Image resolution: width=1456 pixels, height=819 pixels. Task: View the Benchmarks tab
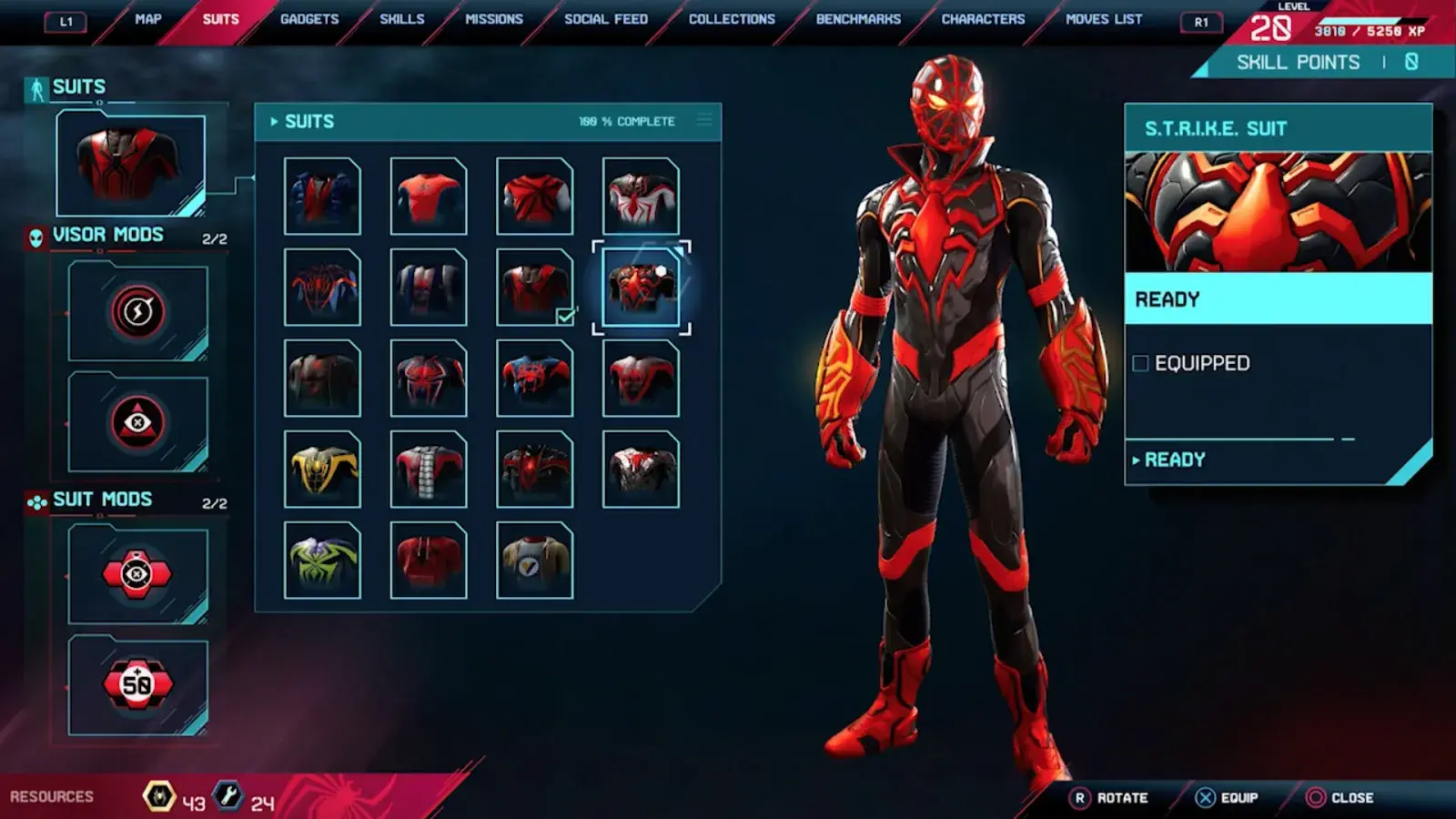click(858, 19)
